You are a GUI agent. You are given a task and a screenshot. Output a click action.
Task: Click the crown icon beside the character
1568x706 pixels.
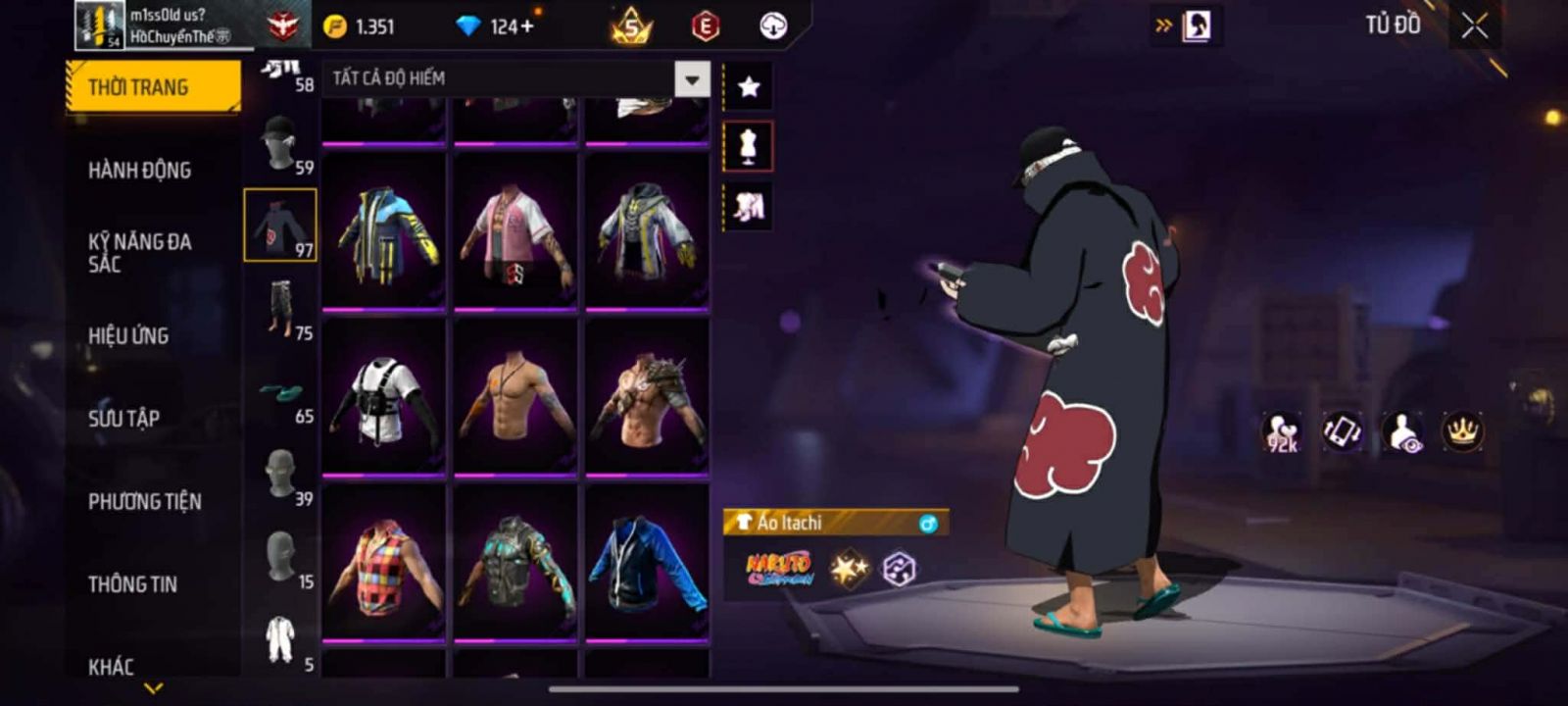tap(1462, 431)
